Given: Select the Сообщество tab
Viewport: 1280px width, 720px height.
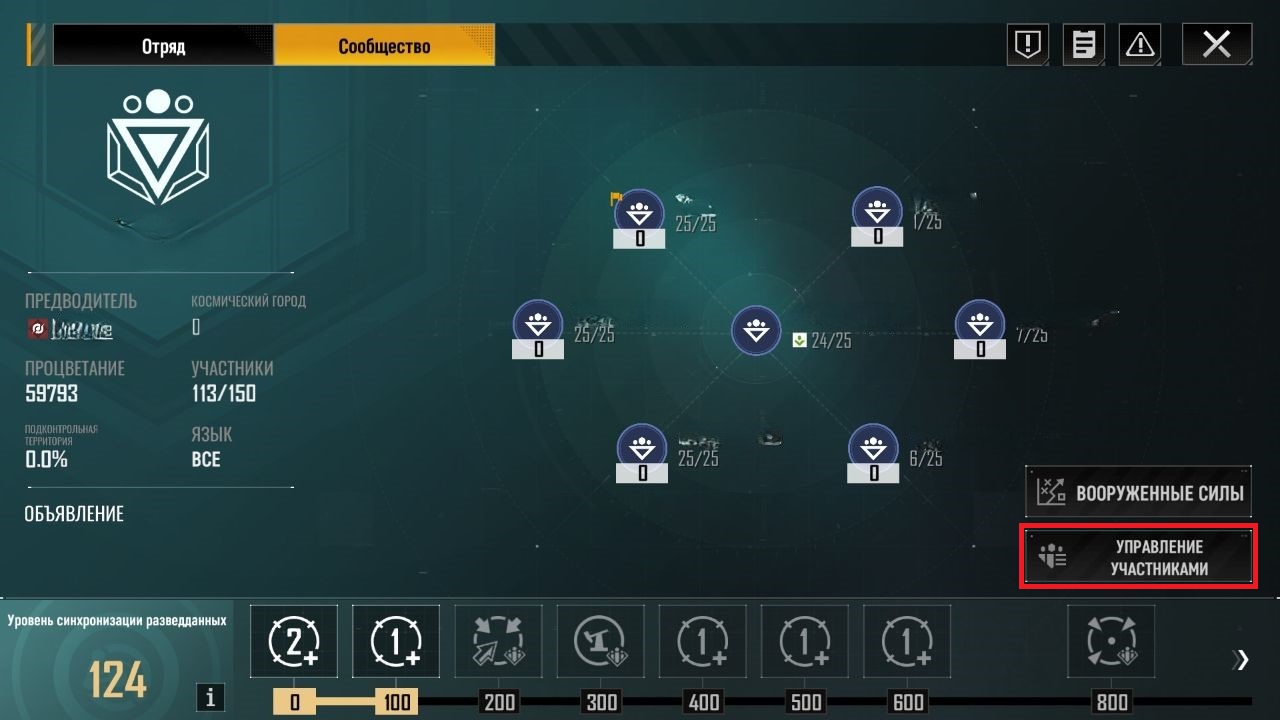Looking at the screenshot, I should [x=384, y=46].
